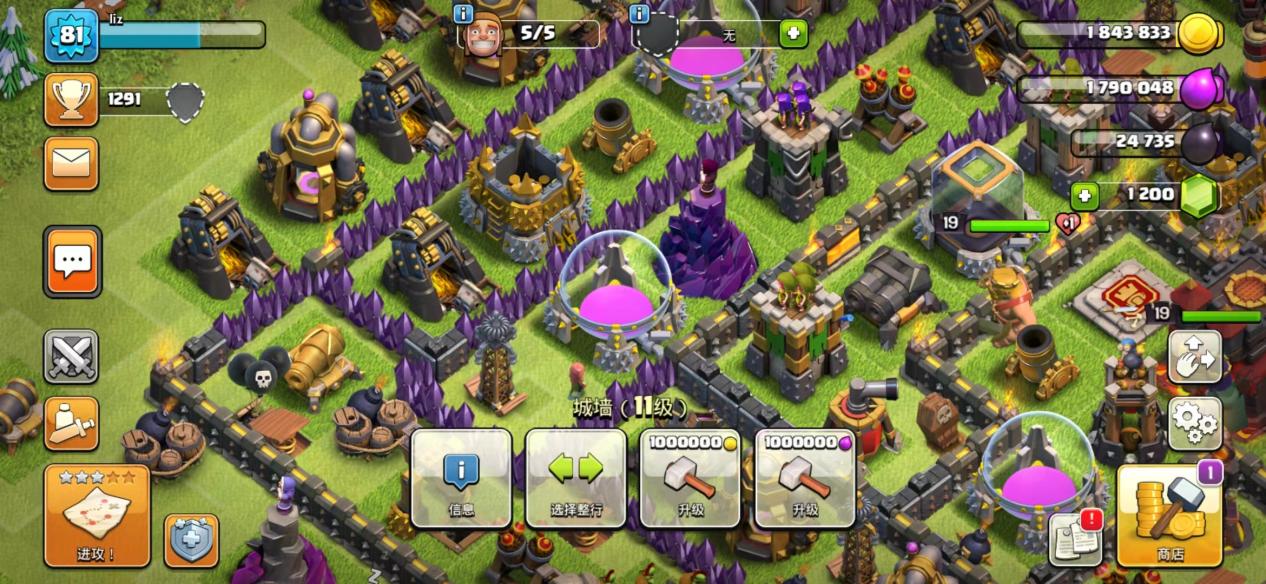The image size is (1266, 584).
Task: Open the 信息 info panel for the wall
Action: click(x=461, y=479)
